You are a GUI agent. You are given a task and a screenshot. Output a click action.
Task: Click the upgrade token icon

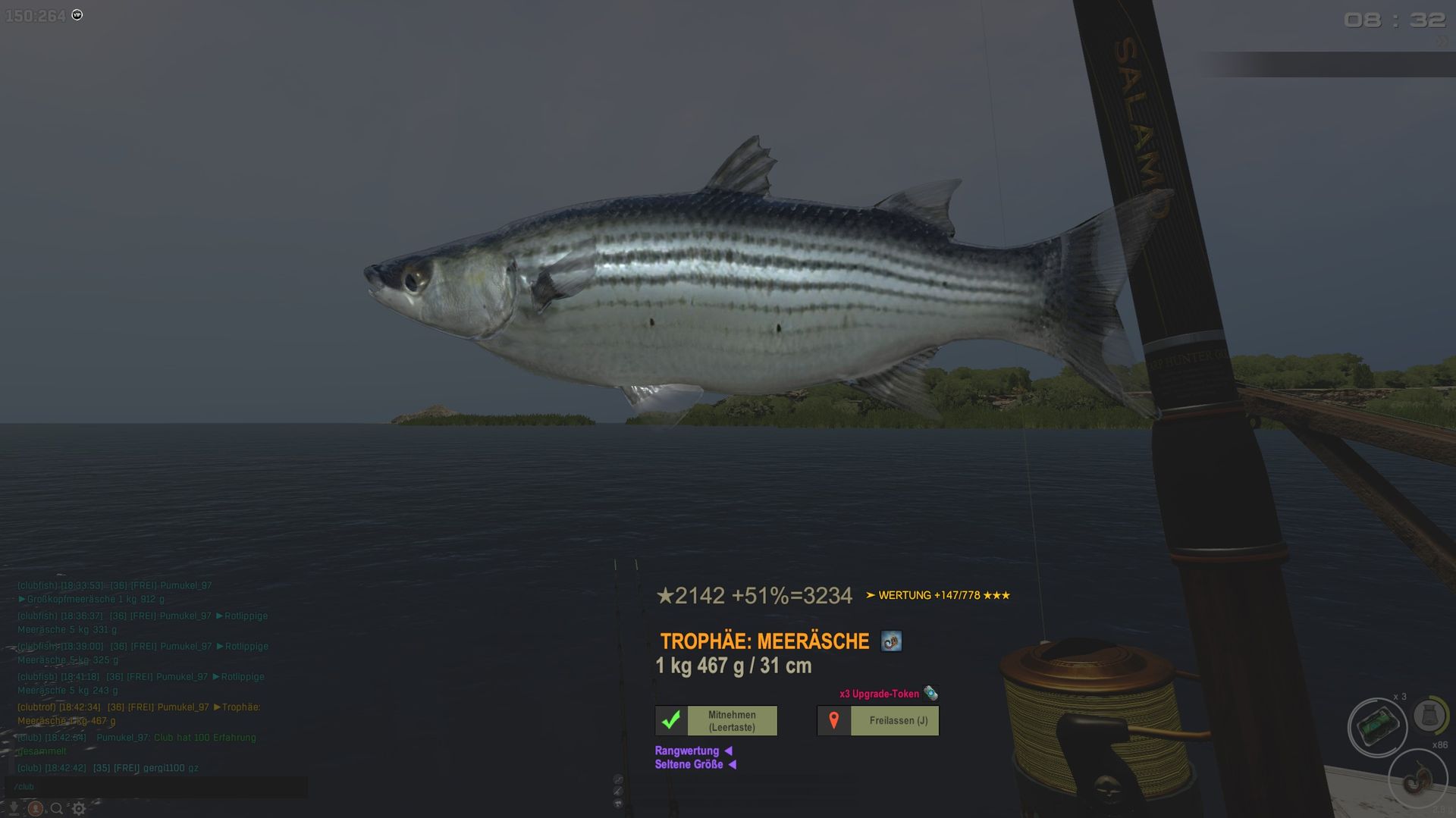(930, 693)
